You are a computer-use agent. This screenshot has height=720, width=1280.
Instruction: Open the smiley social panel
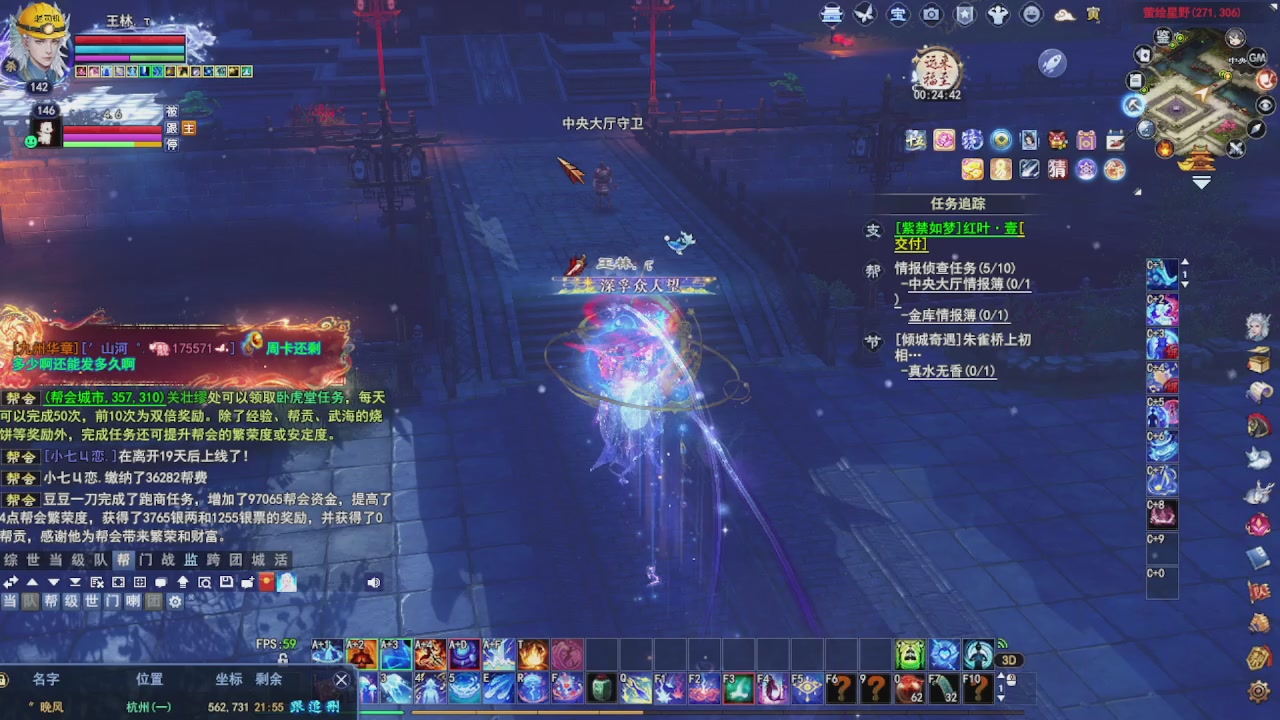[1030, 14]
